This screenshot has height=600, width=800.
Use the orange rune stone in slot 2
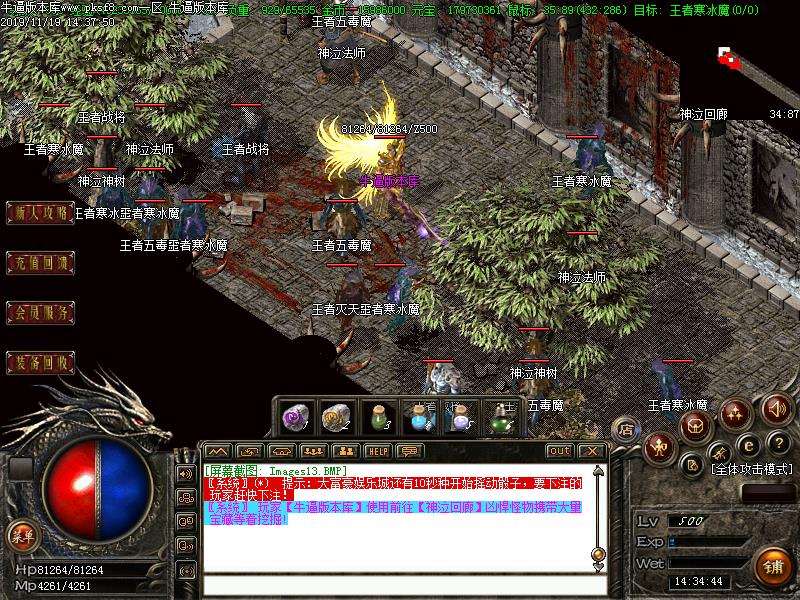point(335,414)
